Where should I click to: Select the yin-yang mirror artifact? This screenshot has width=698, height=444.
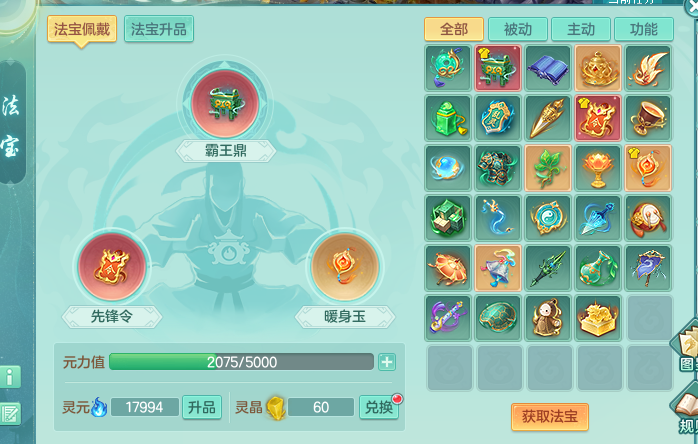point(548,218)
